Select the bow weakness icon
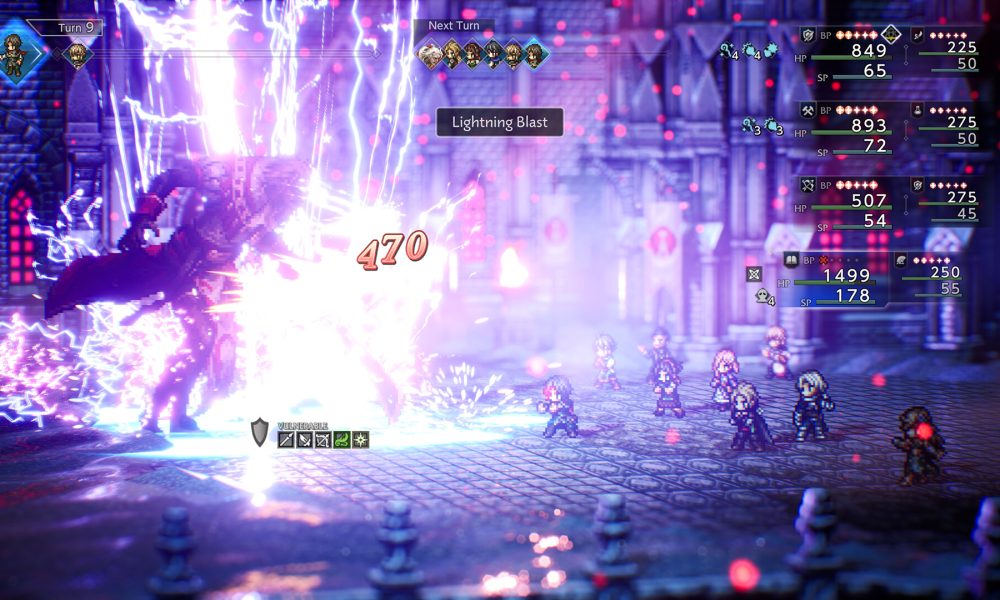The image size is (1000, 600). (x=323, y=439)
